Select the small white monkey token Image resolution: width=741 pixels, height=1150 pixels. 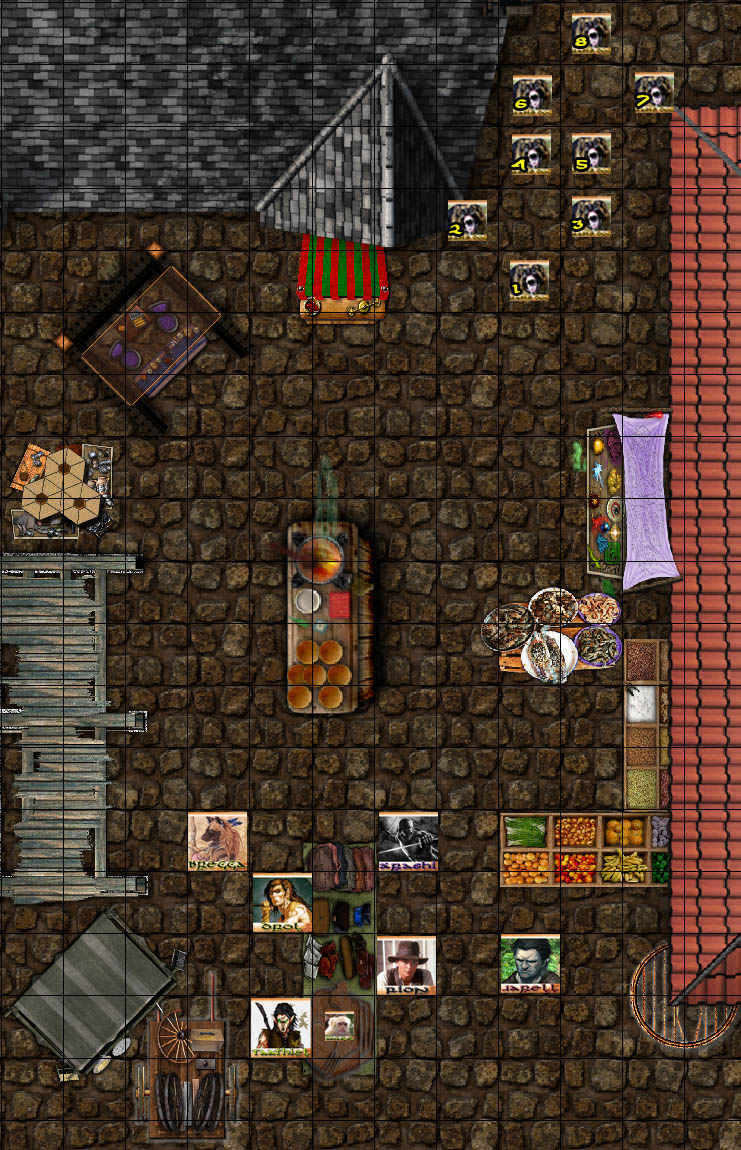click(x=339, y=1025)
